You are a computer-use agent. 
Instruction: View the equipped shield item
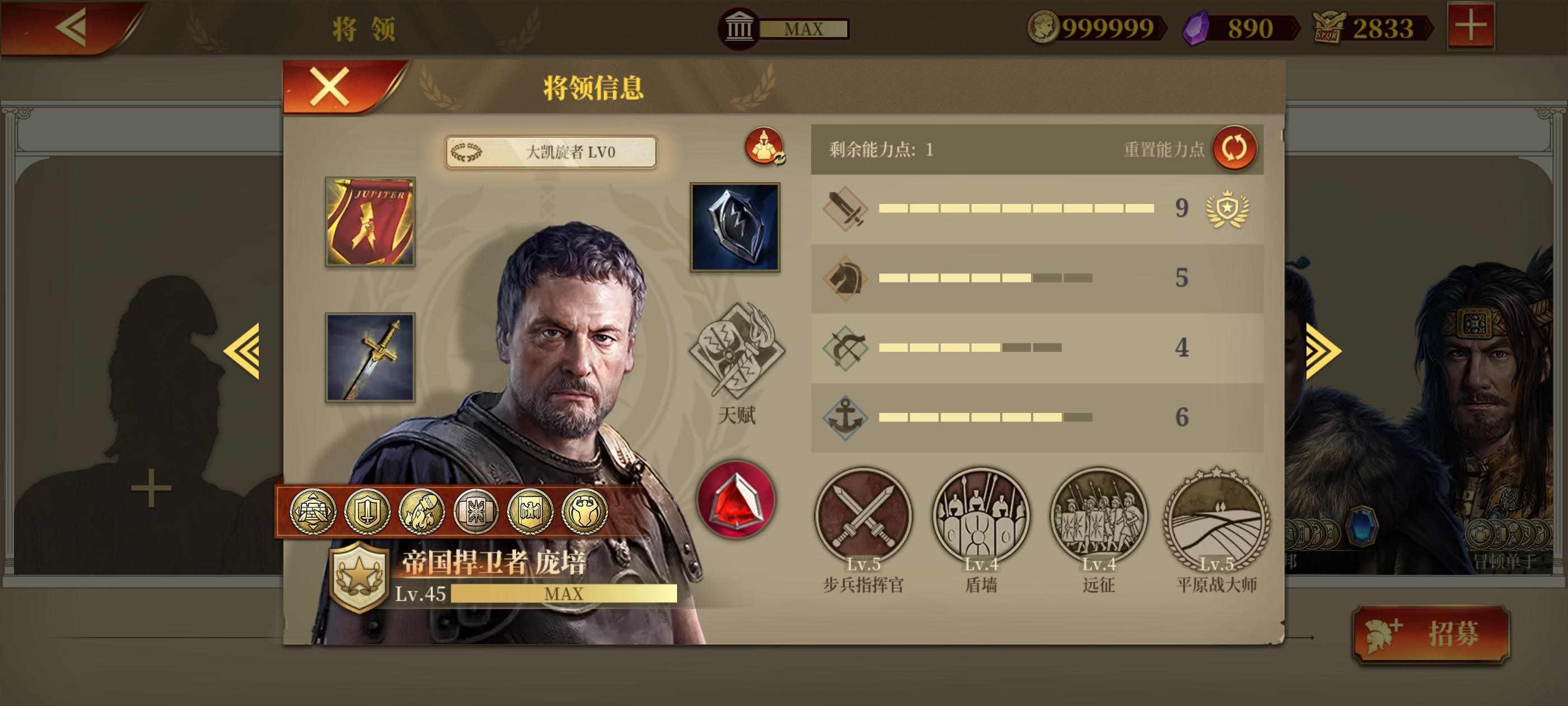pyautogui.click(x=736, y=226)
